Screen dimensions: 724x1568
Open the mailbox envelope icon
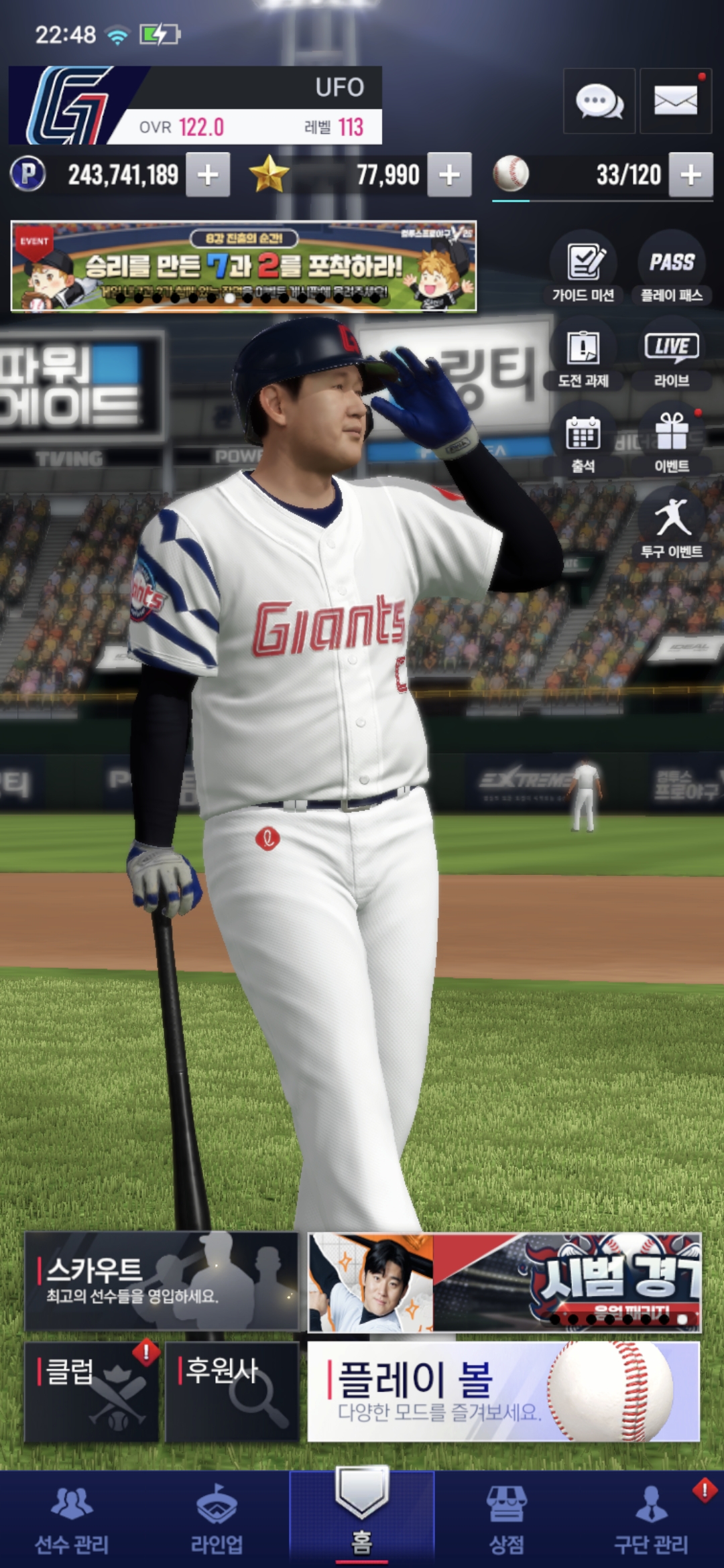675,102
